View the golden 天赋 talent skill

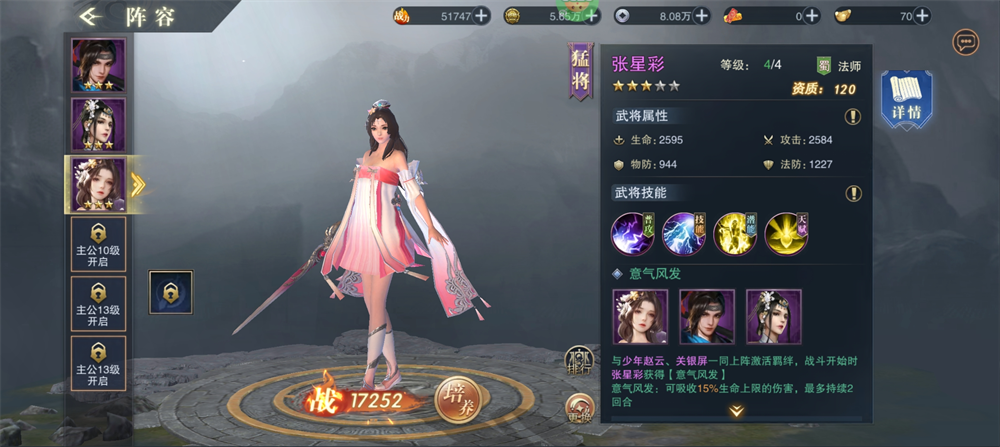click(x=787, y=233)
